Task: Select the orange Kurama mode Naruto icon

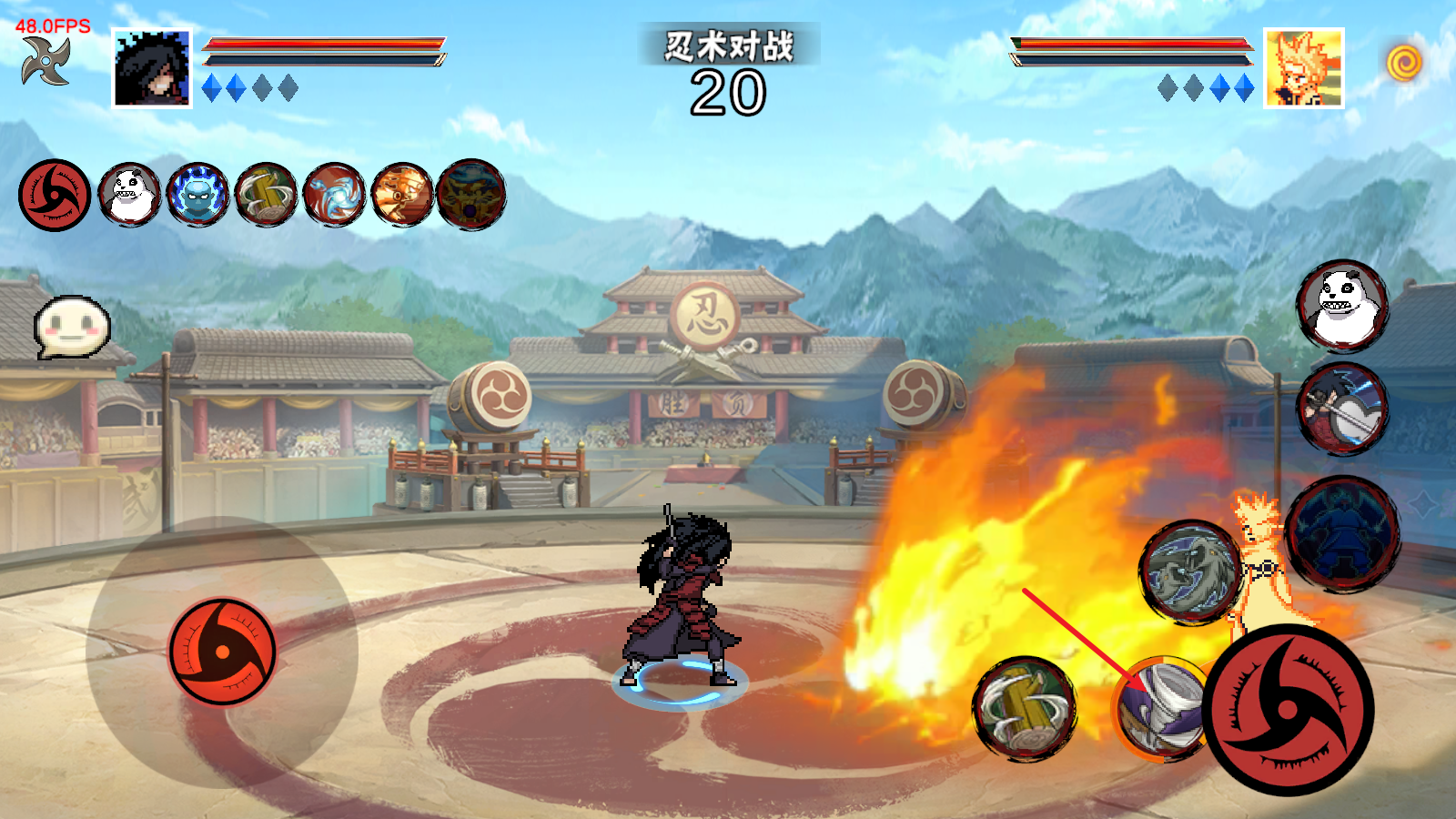Action: click(402, 195)
